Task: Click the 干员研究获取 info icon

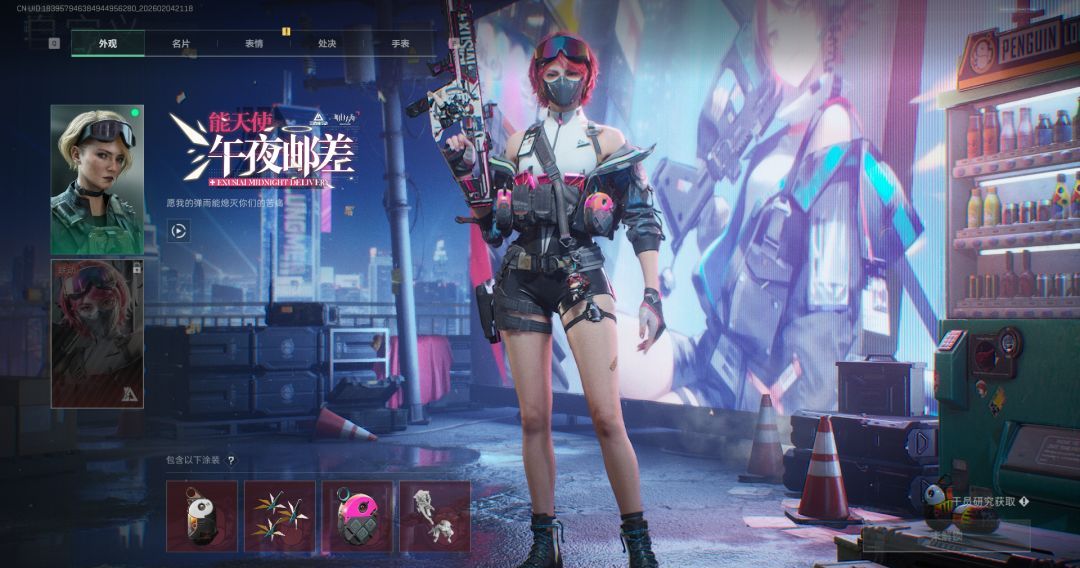Action: [1023, 502]
